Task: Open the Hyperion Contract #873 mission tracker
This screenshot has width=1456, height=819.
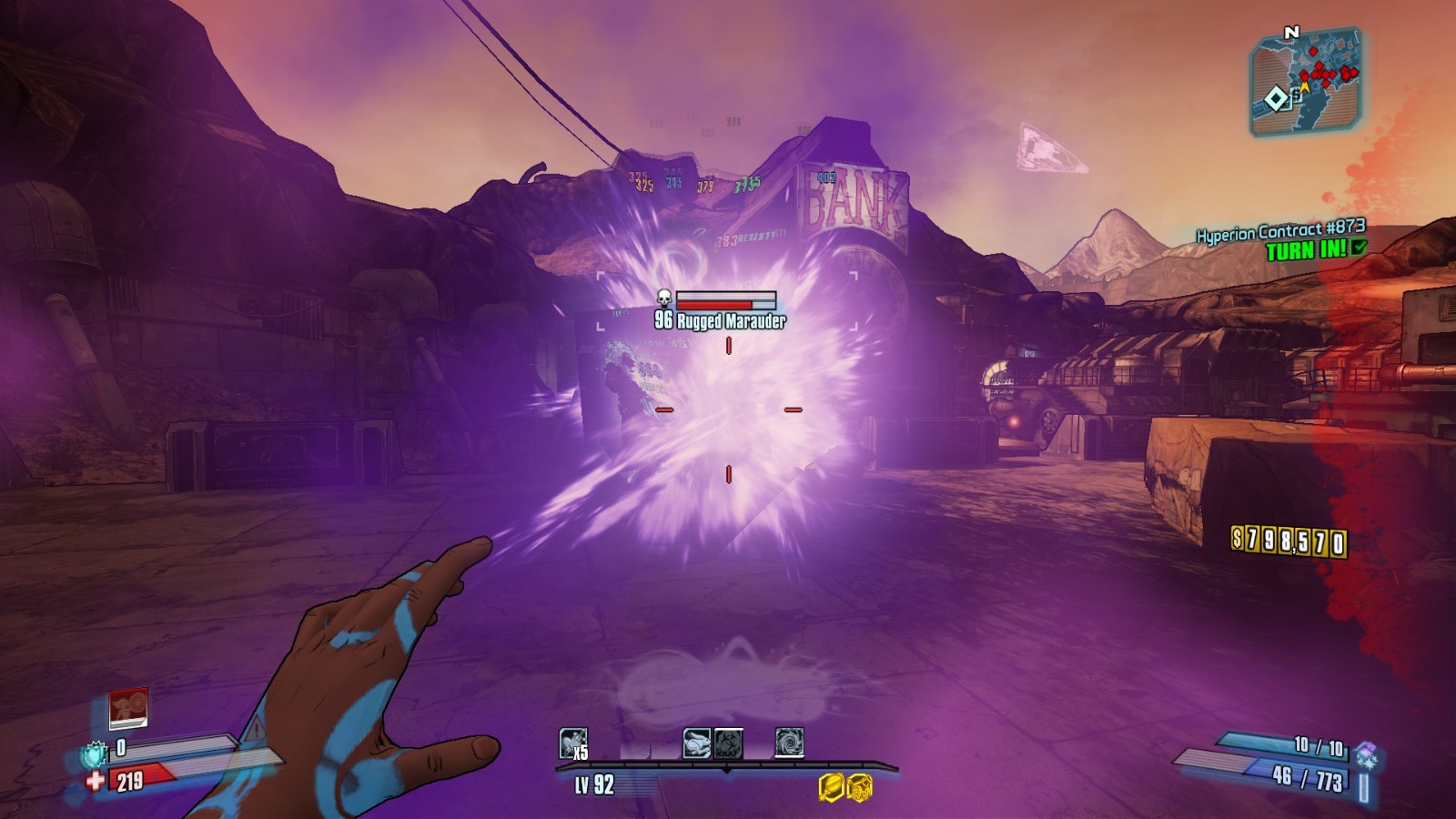Action: pos(1281,231)
